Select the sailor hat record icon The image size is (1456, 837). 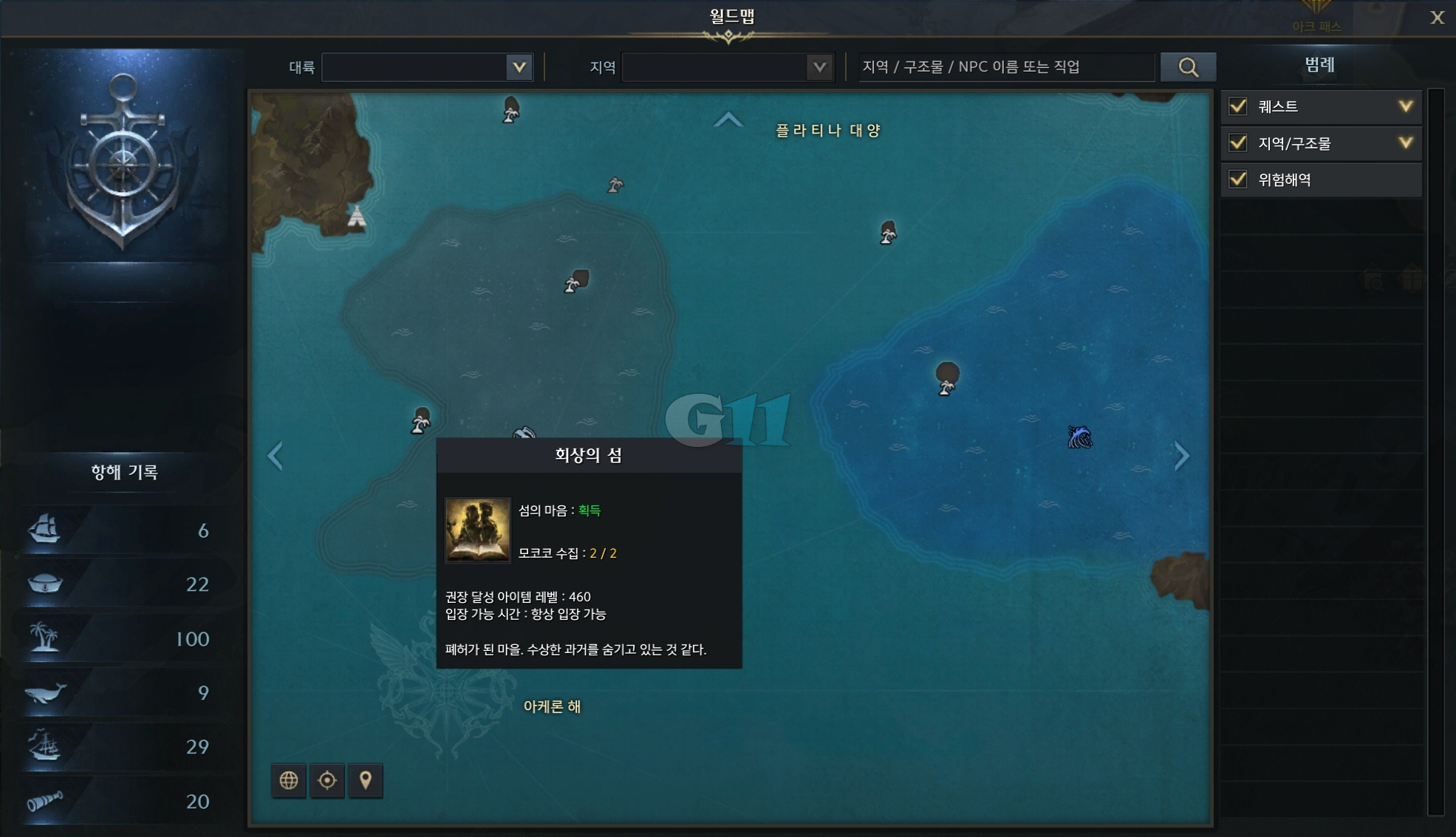(46, 584)
